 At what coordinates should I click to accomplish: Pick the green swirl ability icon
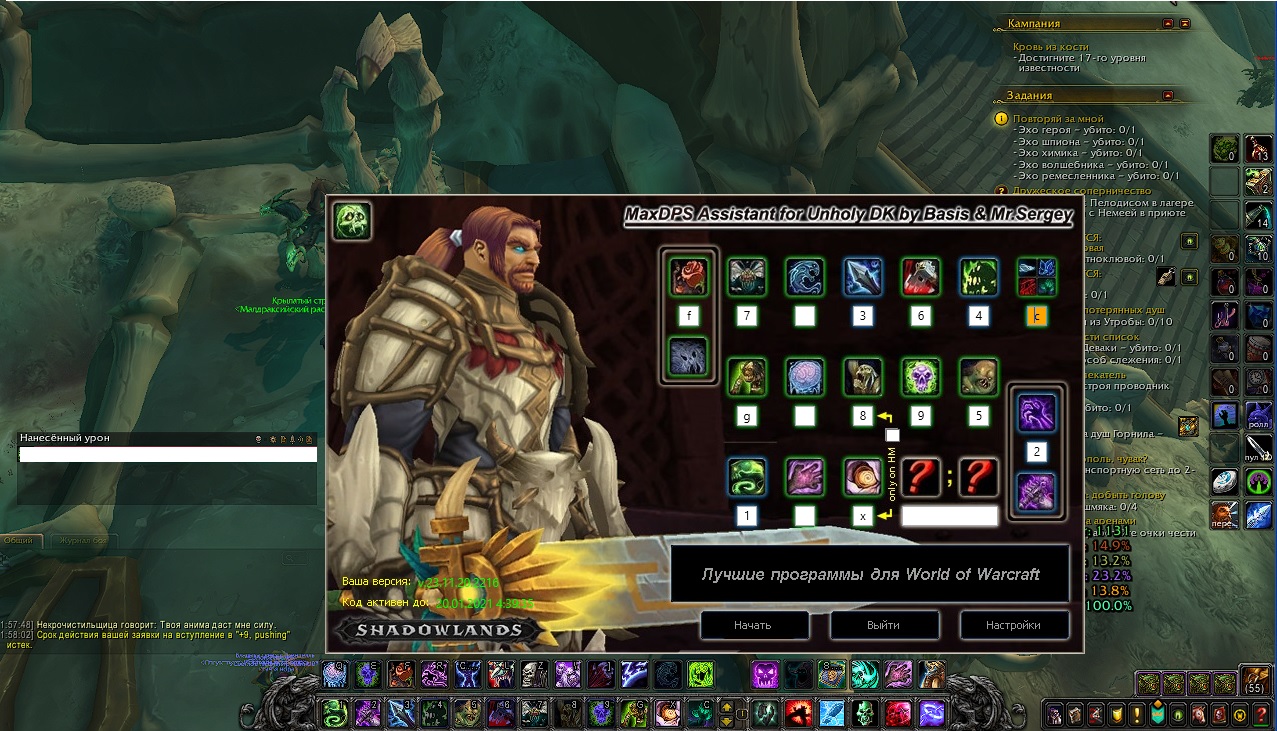[x=746, y=476]
